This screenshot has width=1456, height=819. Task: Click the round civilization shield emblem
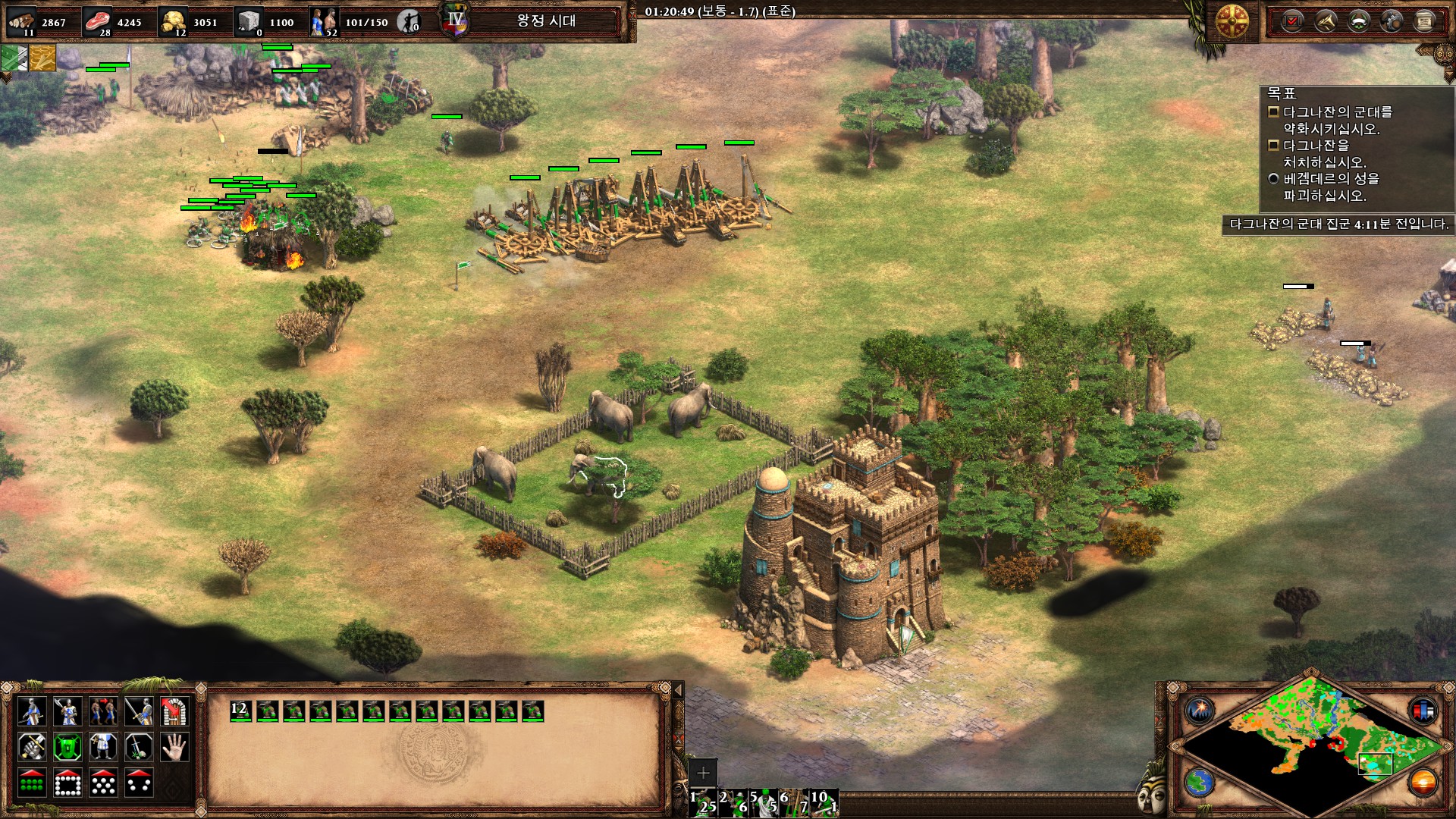1232,21
